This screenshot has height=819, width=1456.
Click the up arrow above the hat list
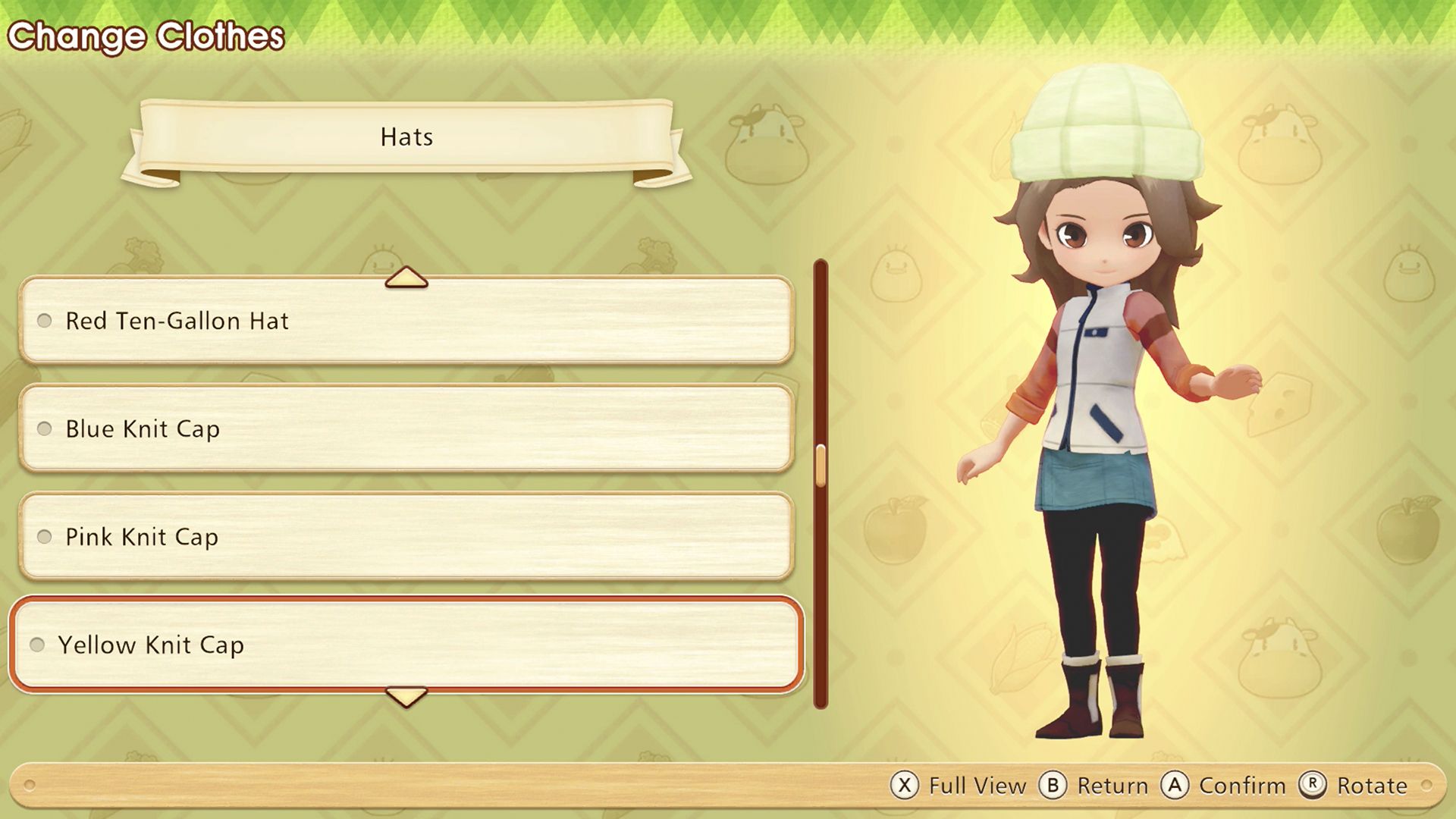tap(406, 278)
